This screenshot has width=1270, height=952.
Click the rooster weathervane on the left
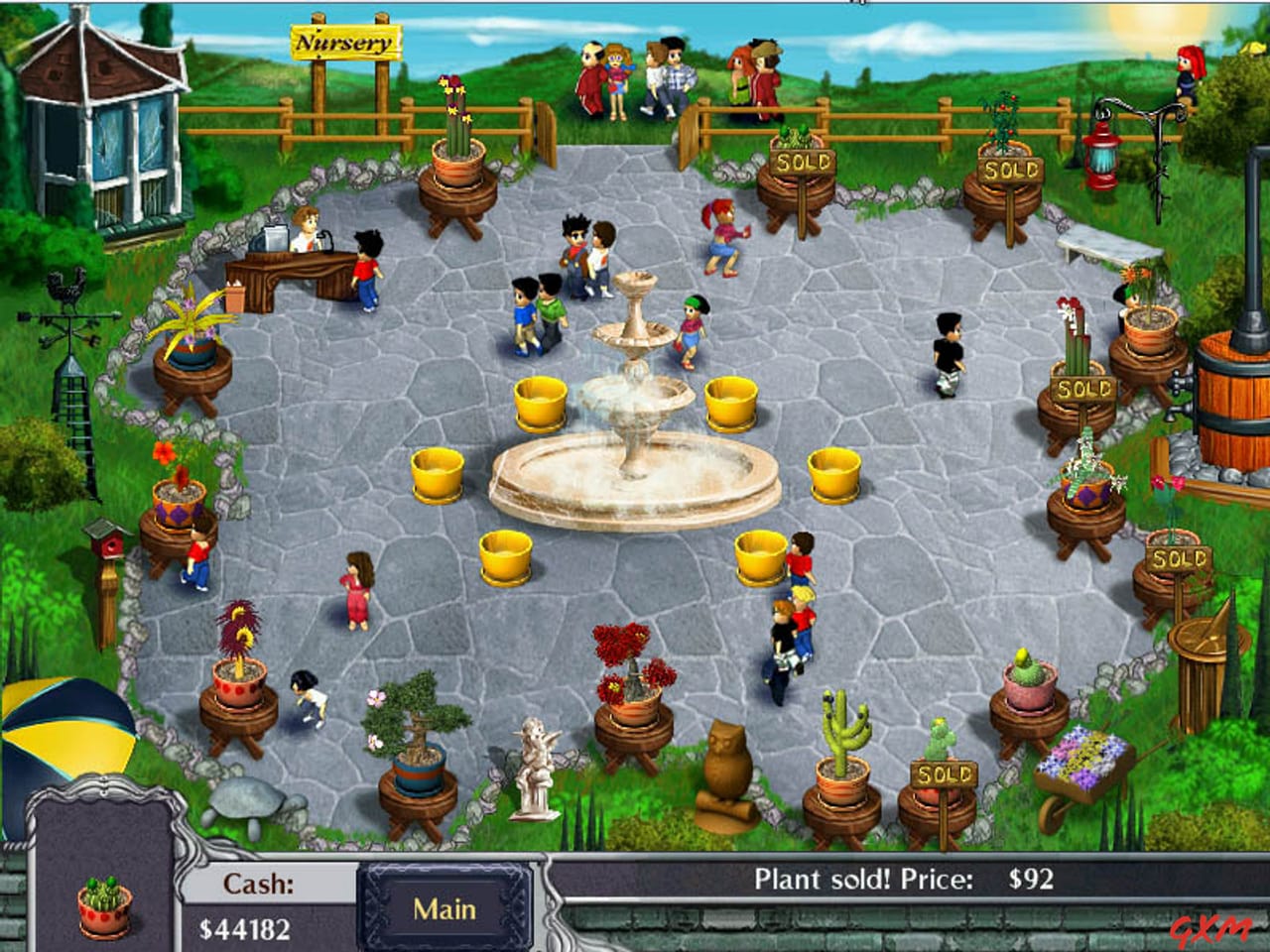pos(66,288)
